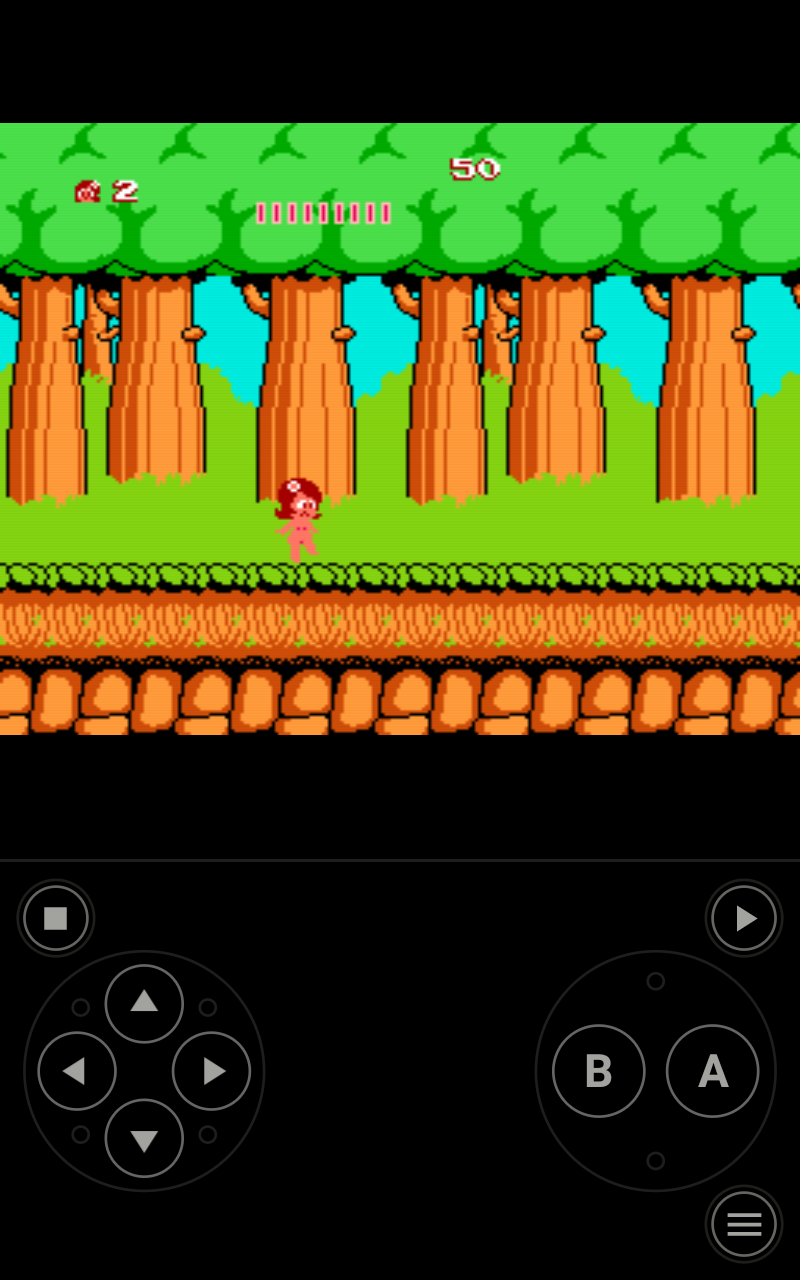The height and width of the screenshot is (1280, 800).
Task: Tap the D-pad up arrow
Action: [144, 1003]
